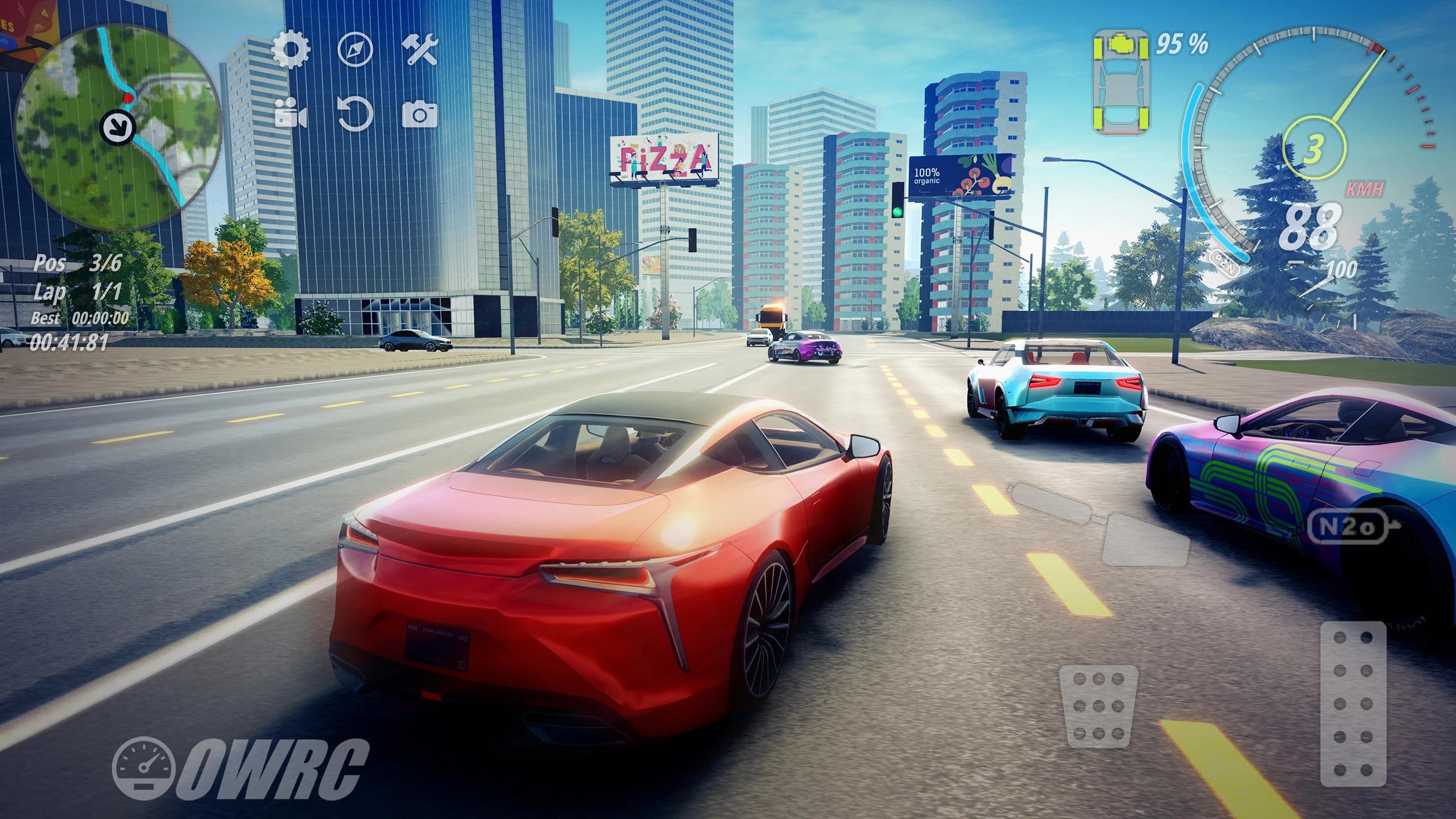Image resolution: width=1456 pixels, height=819 pixels.
Task: Open the gear settings menu
Action: click(291, 49)
